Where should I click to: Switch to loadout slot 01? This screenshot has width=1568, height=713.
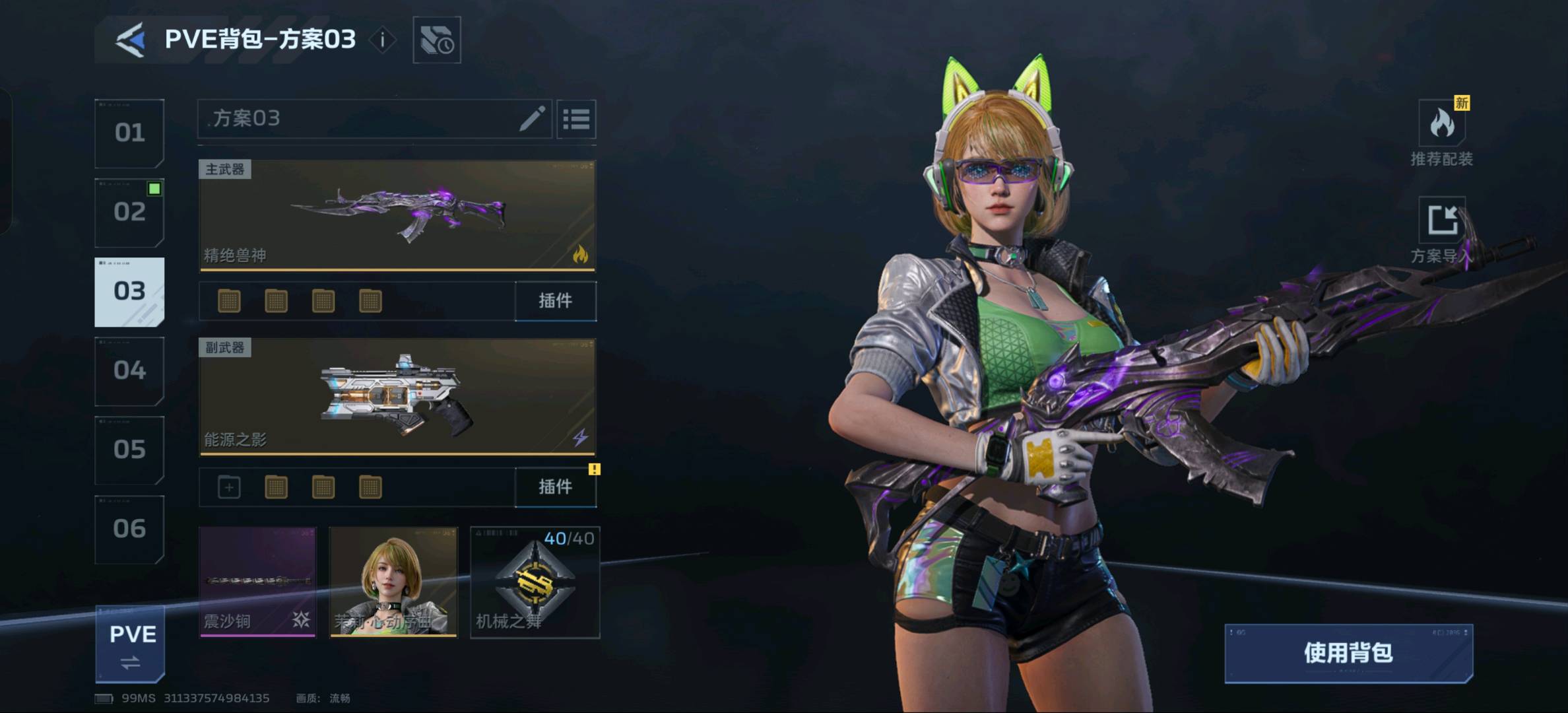click(129, 133)
